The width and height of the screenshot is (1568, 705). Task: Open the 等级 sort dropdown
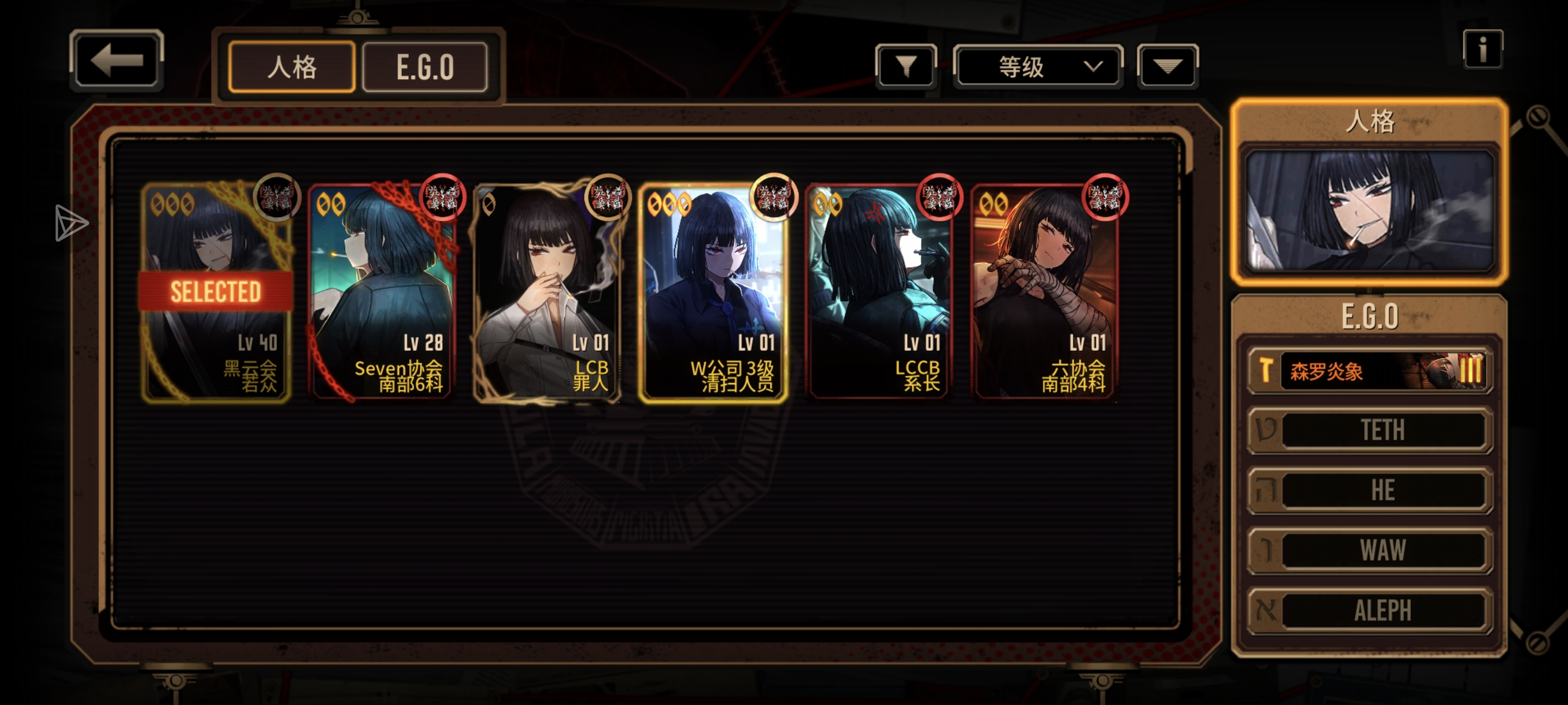click(x=1038, y=66)
